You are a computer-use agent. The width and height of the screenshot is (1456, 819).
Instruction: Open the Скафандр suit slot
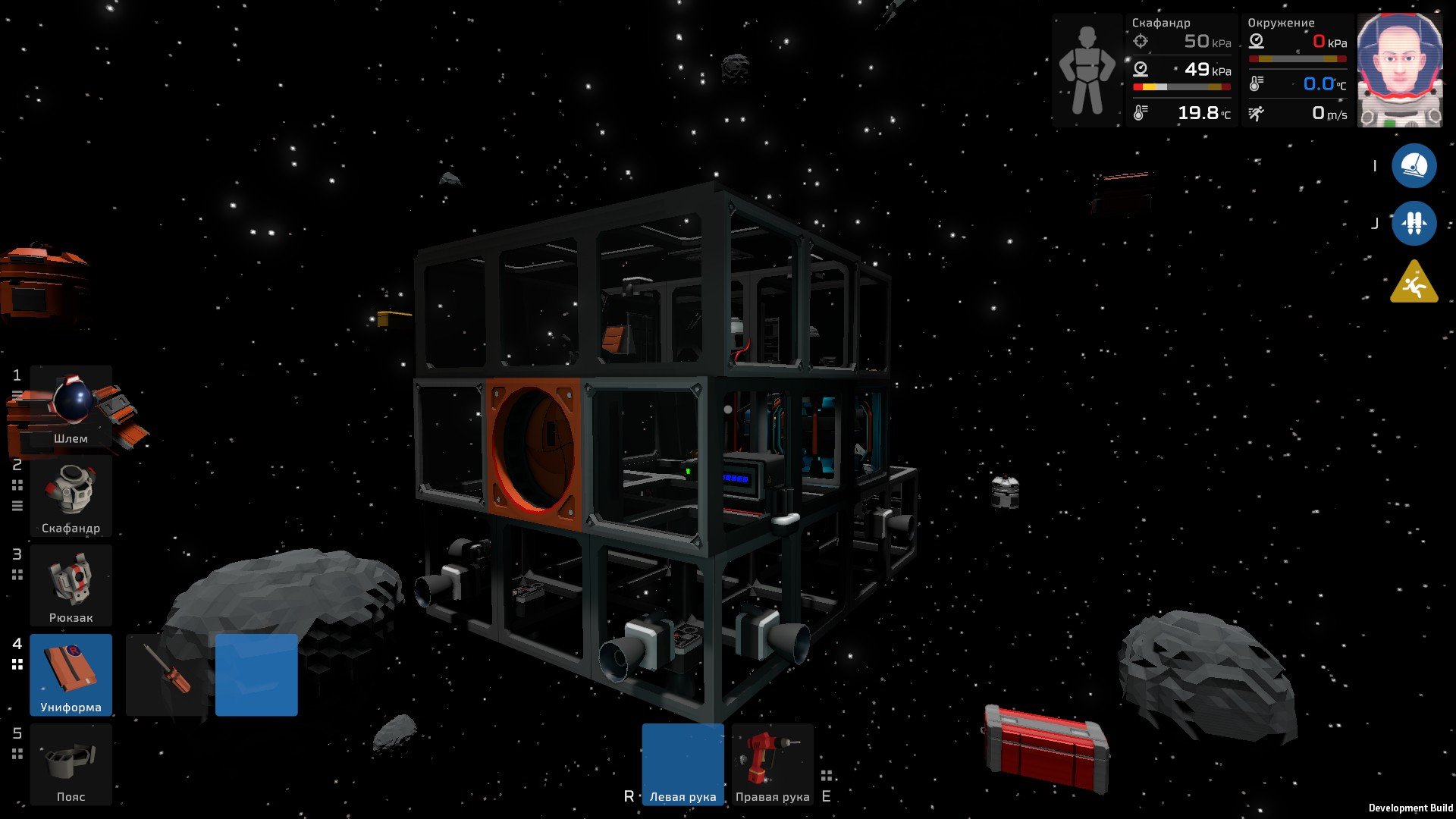click(71, 496)
